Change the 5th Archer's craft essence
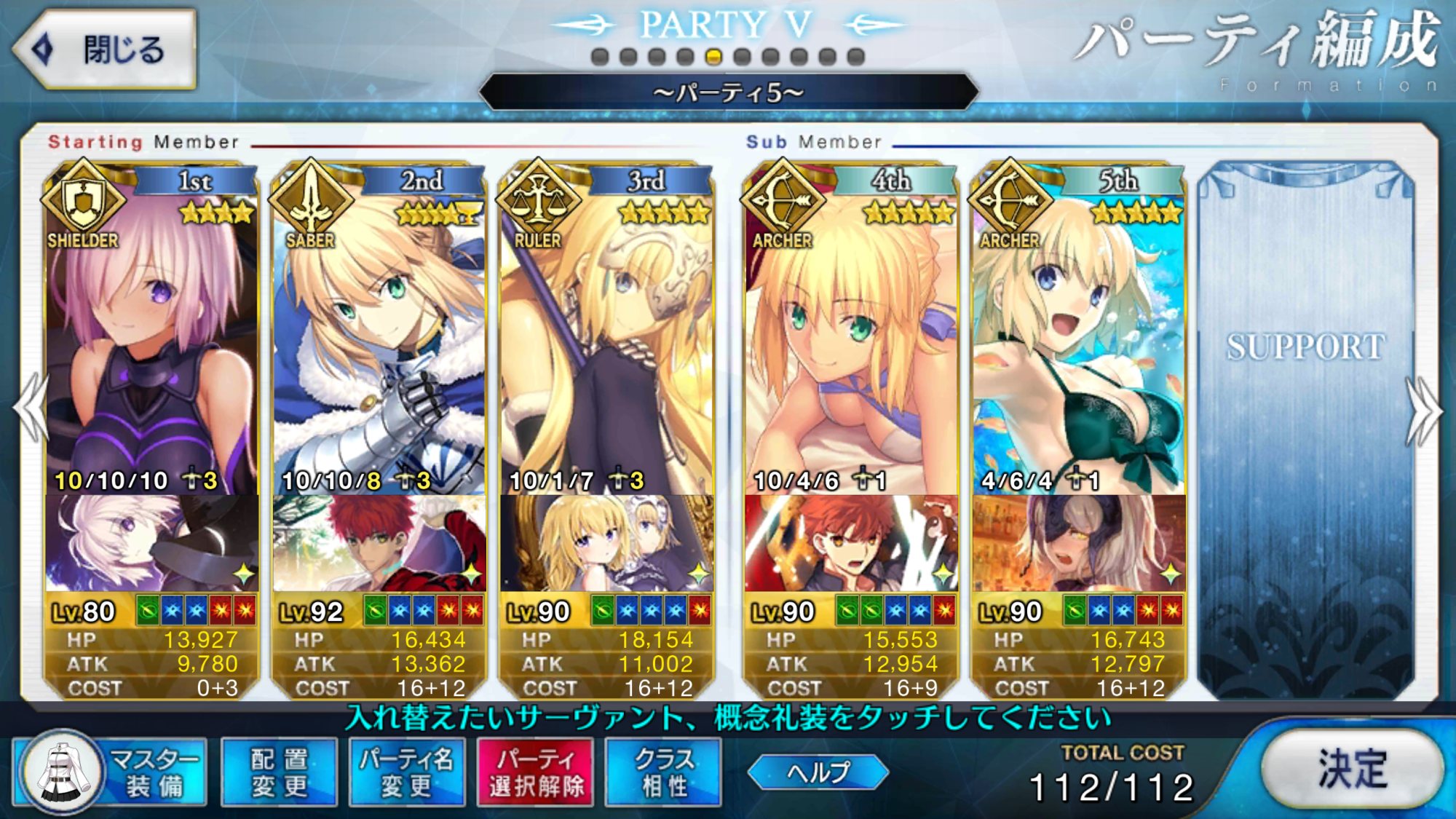The height and width of the screenshot is (819, 1456). click(1078, 543)
